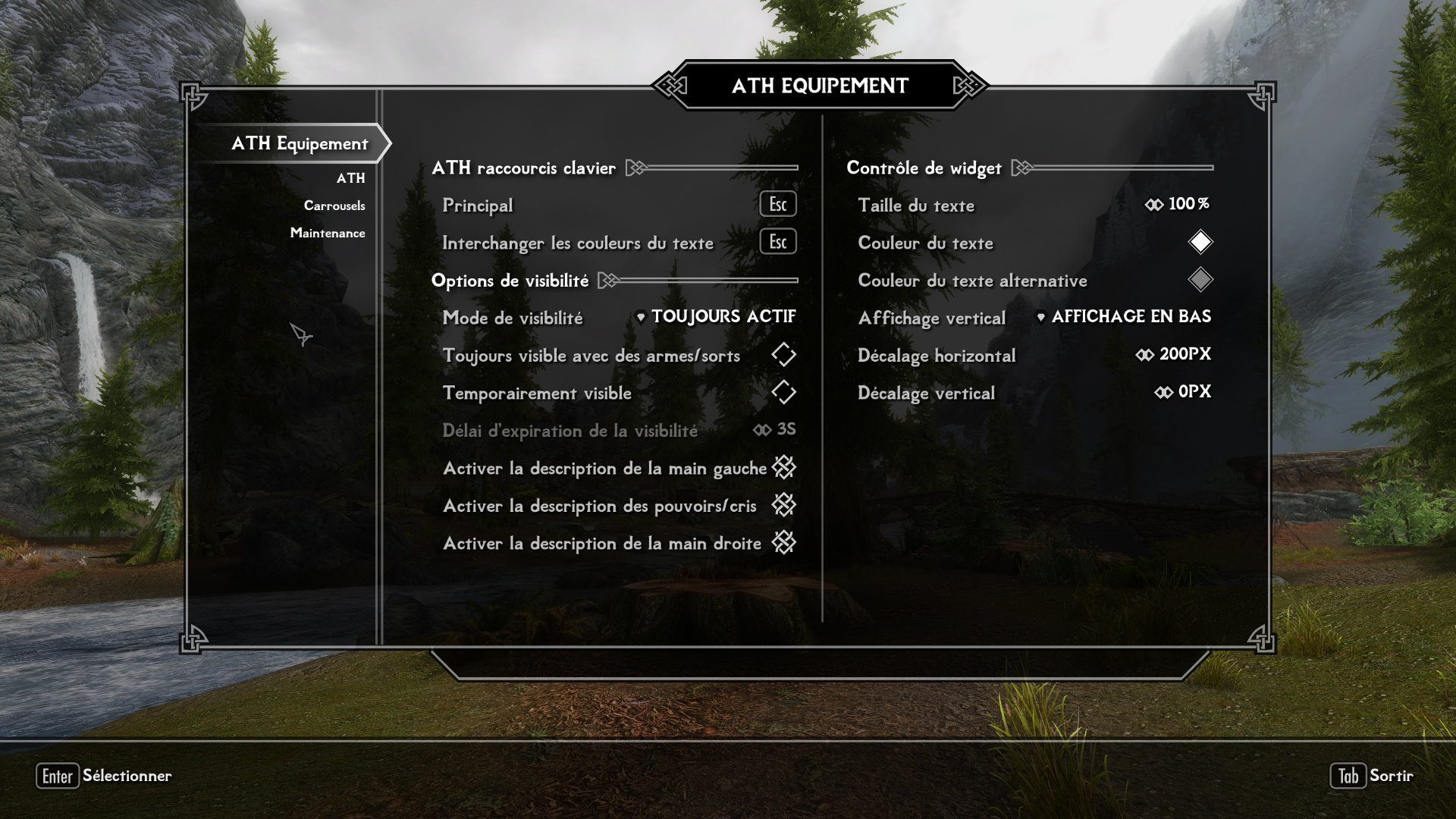Viewport: 1456px width, 819px height.
Task: Rebind Interchanger les couleurs du texte key
Action: [777, 243]
